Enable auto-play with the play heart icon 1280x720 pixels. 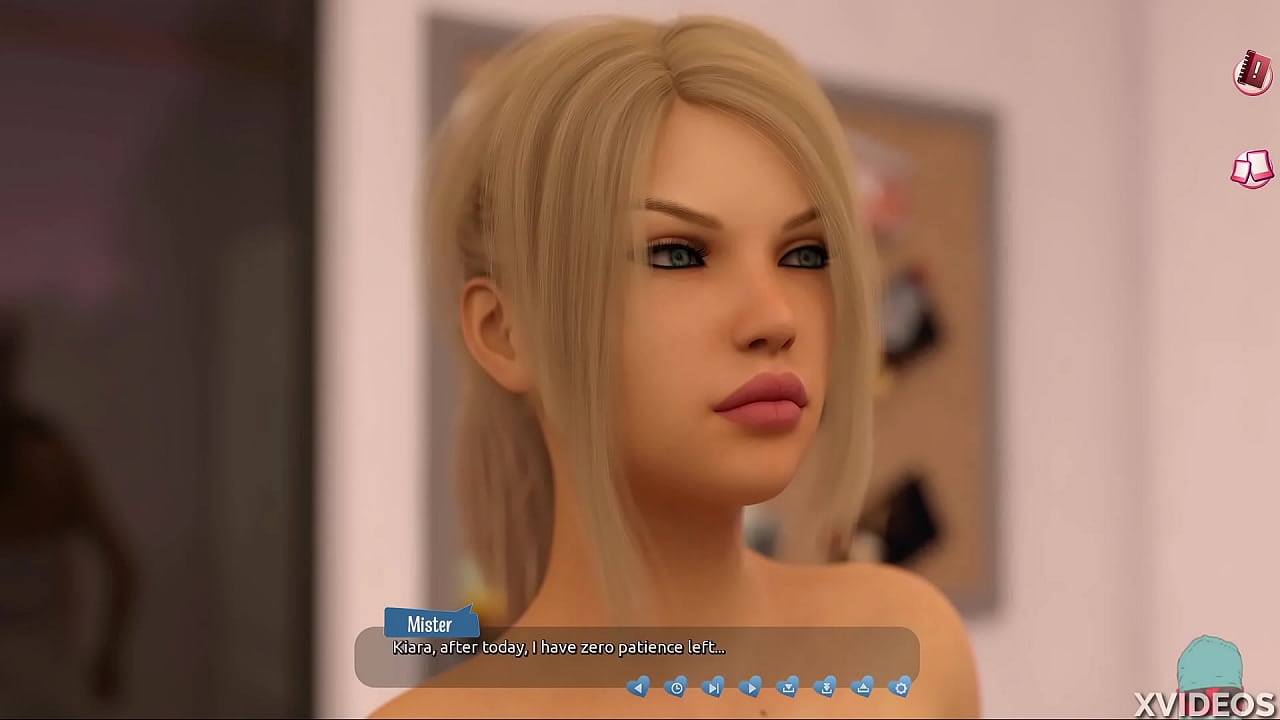click(x=751, y=688)
